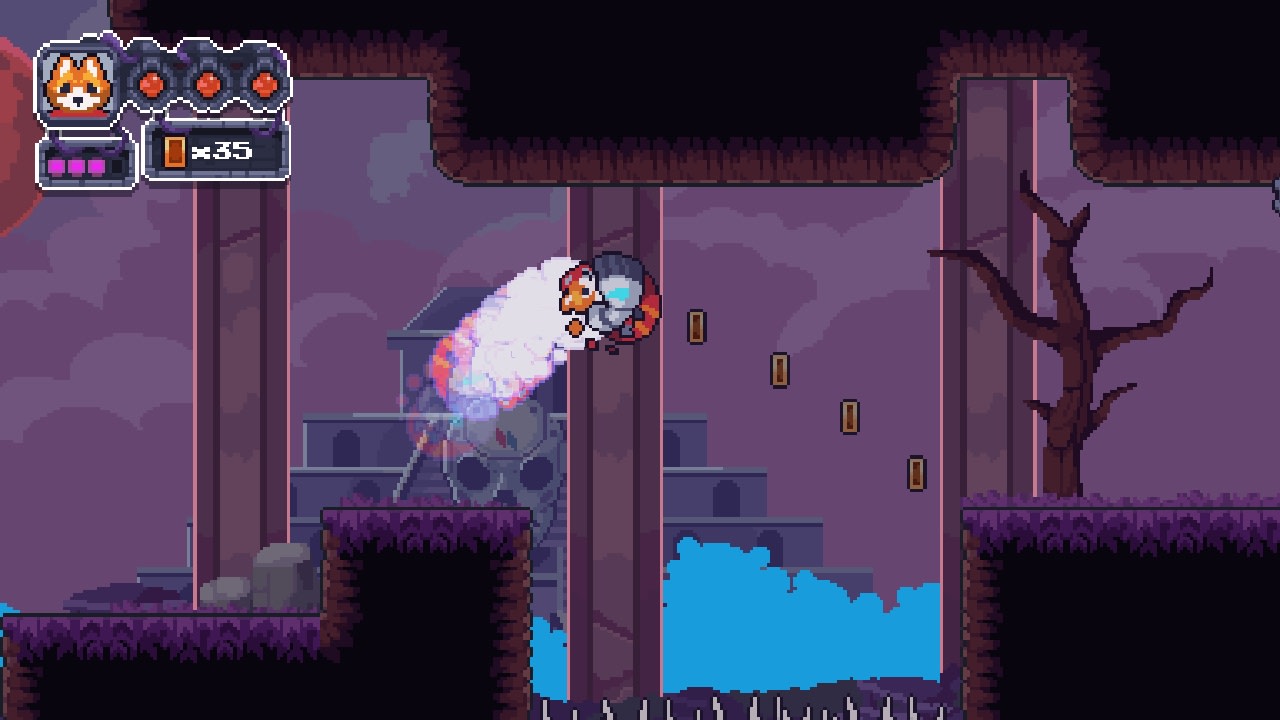Click the x35 coin count label
The height and width of the screenshot is (720, 1280).
tap(222, 148)
